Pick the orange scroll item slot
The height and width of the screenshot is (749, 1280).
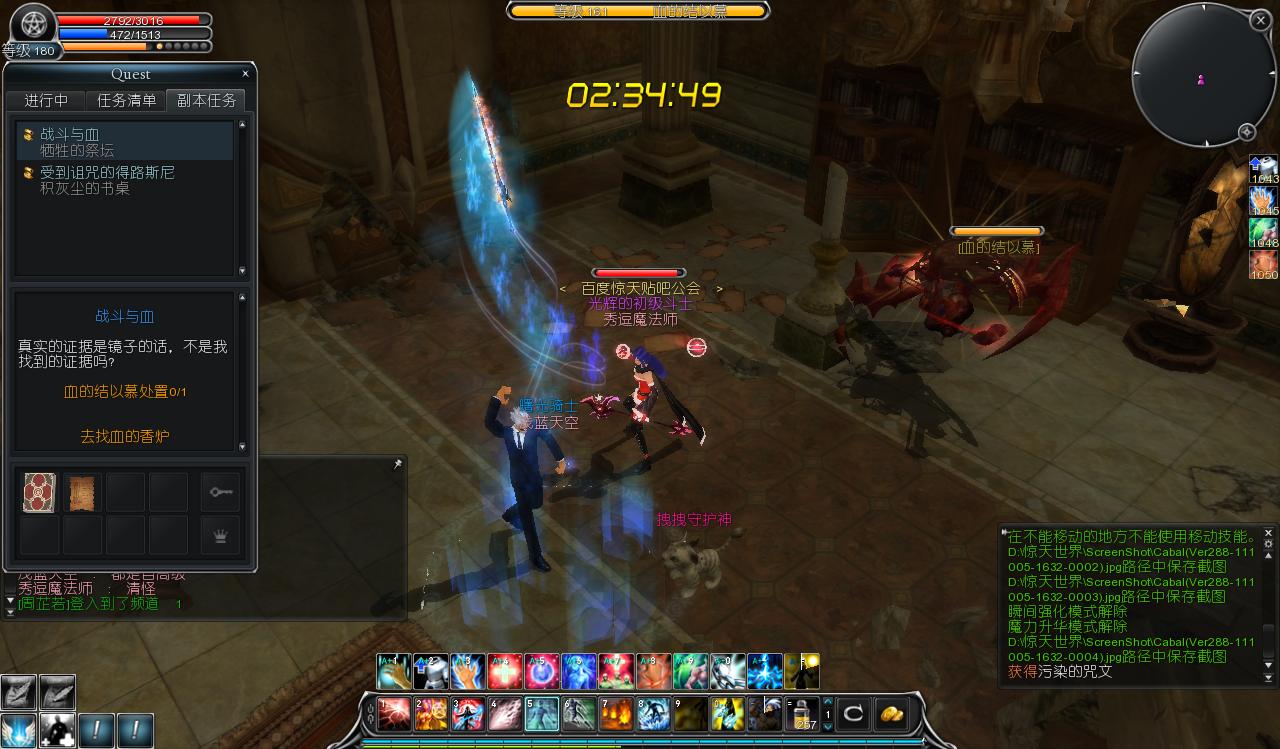83,493
